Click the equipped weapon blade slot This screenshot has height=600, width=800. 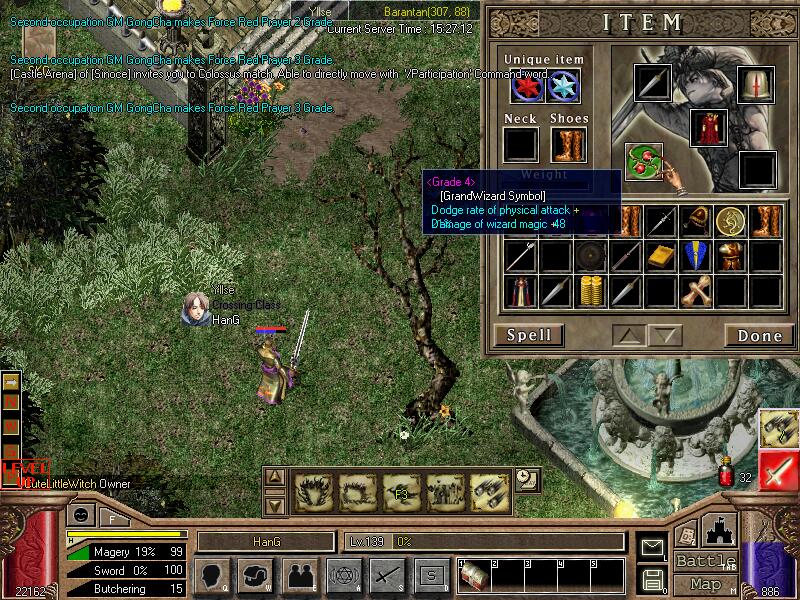tap(652, 83)
